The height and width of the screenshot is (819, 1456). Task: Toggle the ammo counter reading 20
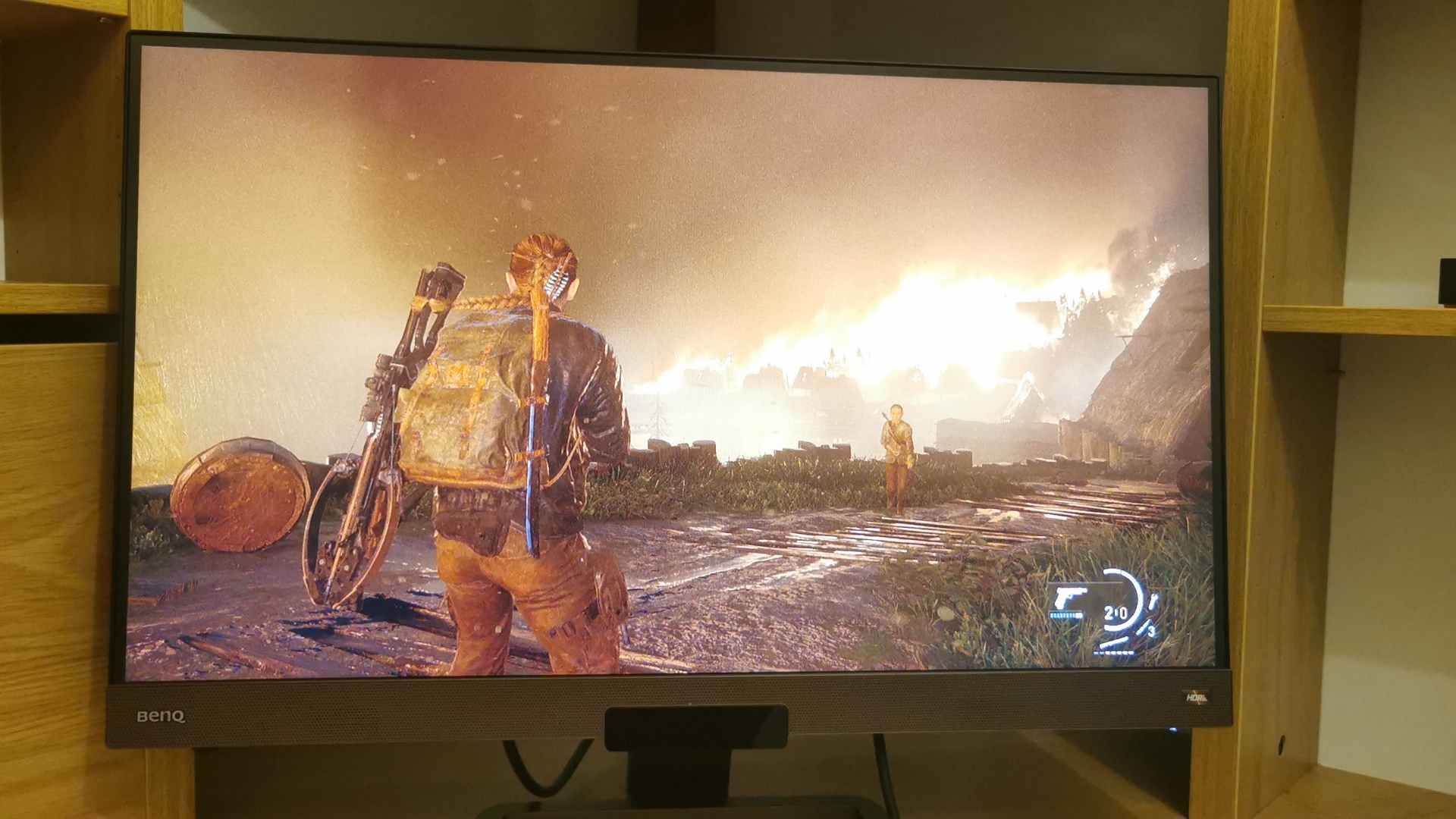(x=1115, y=613)
